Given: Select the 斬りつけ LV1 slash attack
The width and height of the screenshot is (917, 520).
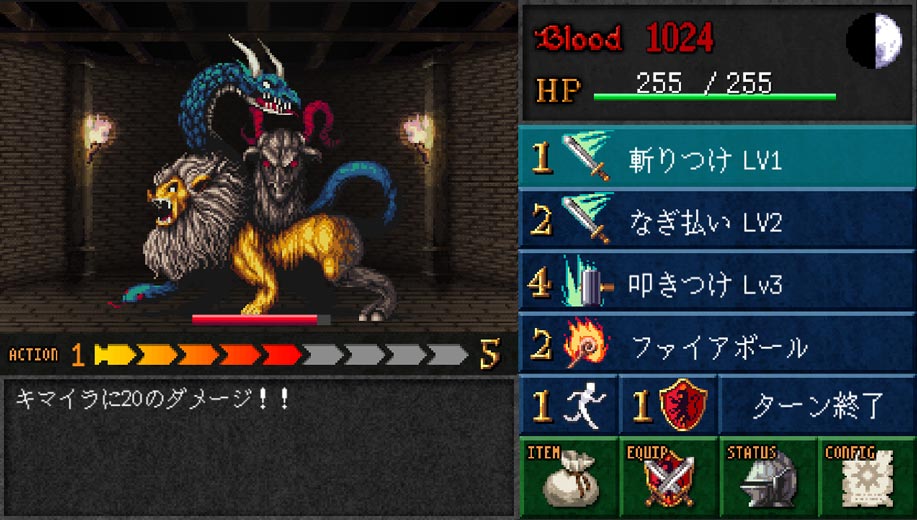Looking at the screenshot, I should [x=717, y=160].
